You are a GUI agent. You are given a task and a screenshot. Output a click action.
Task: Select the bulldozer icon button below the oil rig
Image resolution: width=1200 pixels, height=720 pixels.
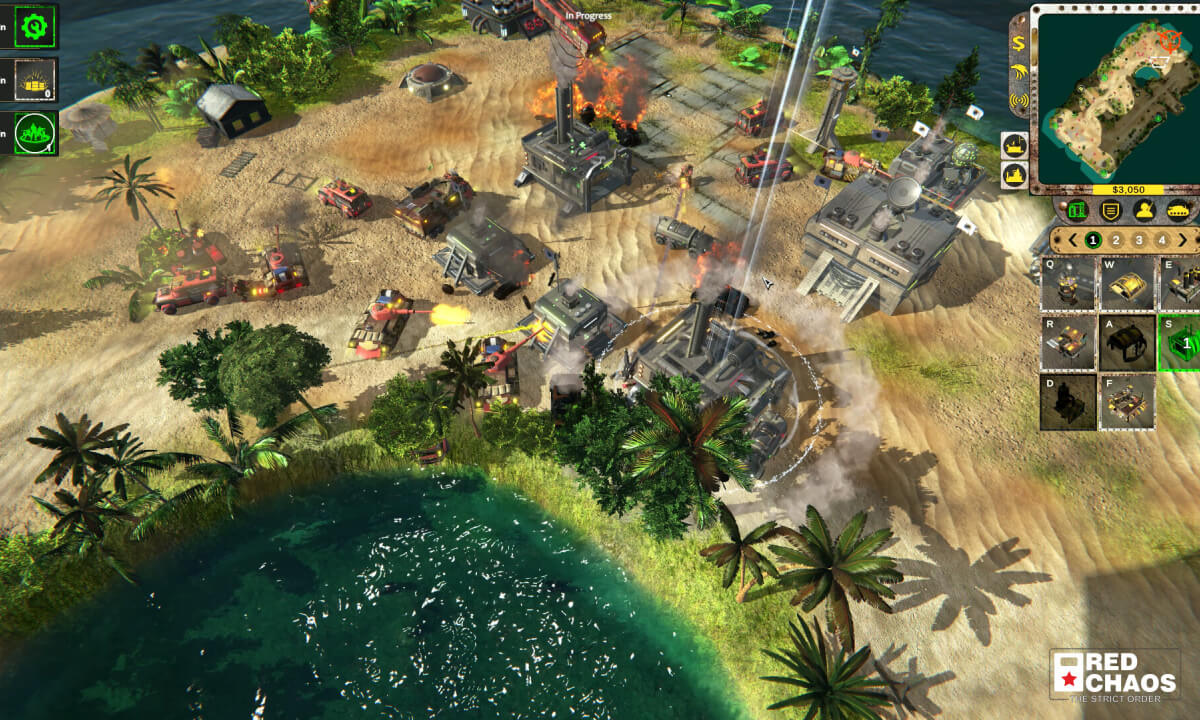[x=1014, y=175]
